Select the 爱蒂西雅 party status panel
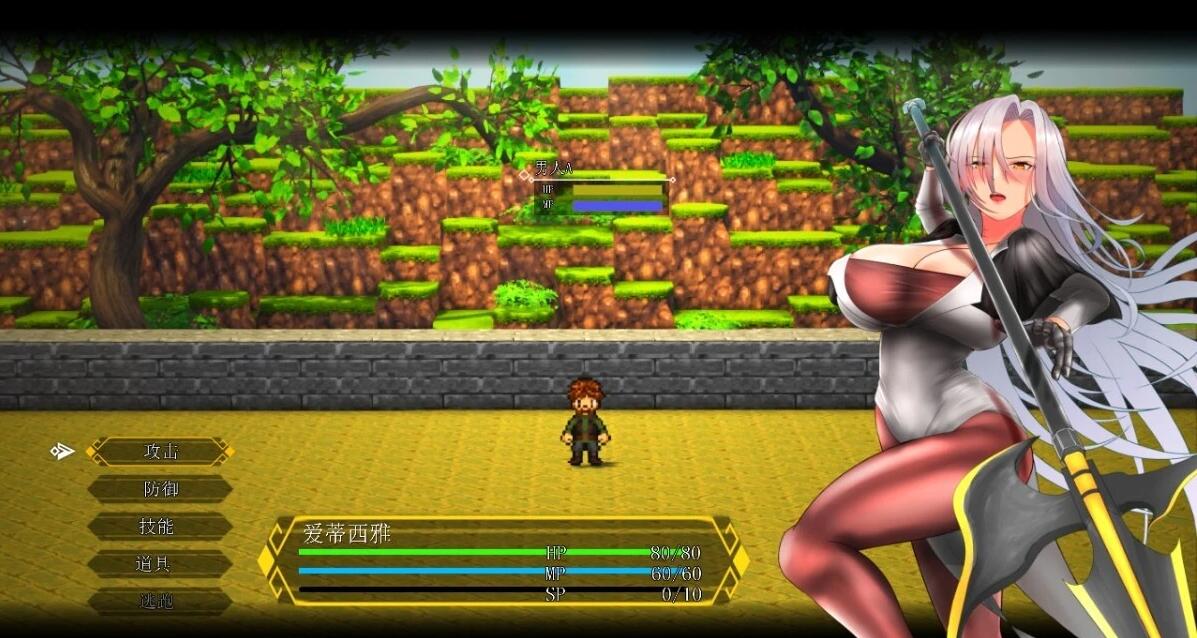1197x638 pixels. pyautogui.click(x=502, y=561)
